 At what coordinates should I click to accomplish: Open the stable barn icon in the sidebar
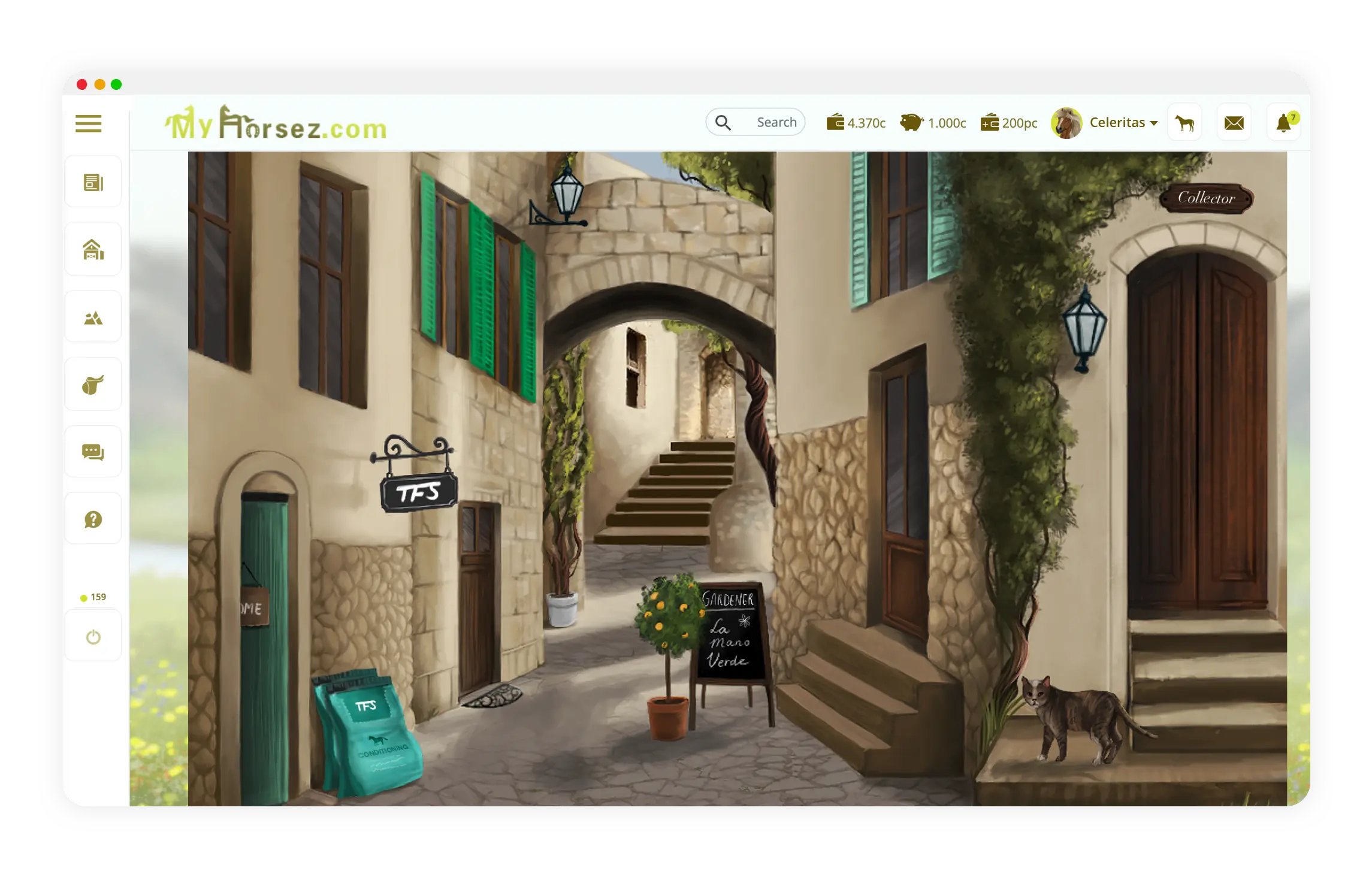click(93, 249)
